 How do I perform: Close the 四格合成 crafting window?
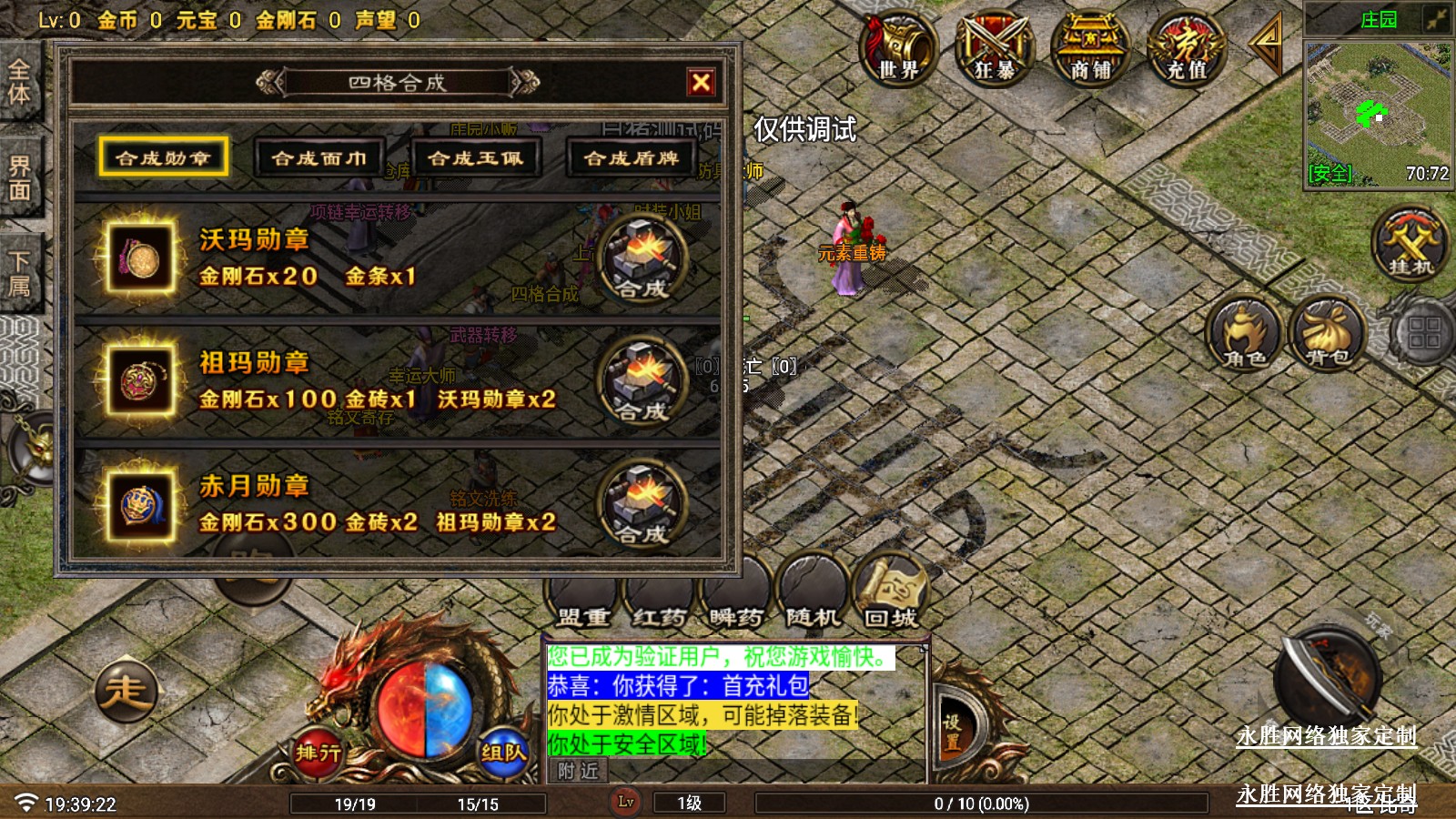(x=701, y=83)
